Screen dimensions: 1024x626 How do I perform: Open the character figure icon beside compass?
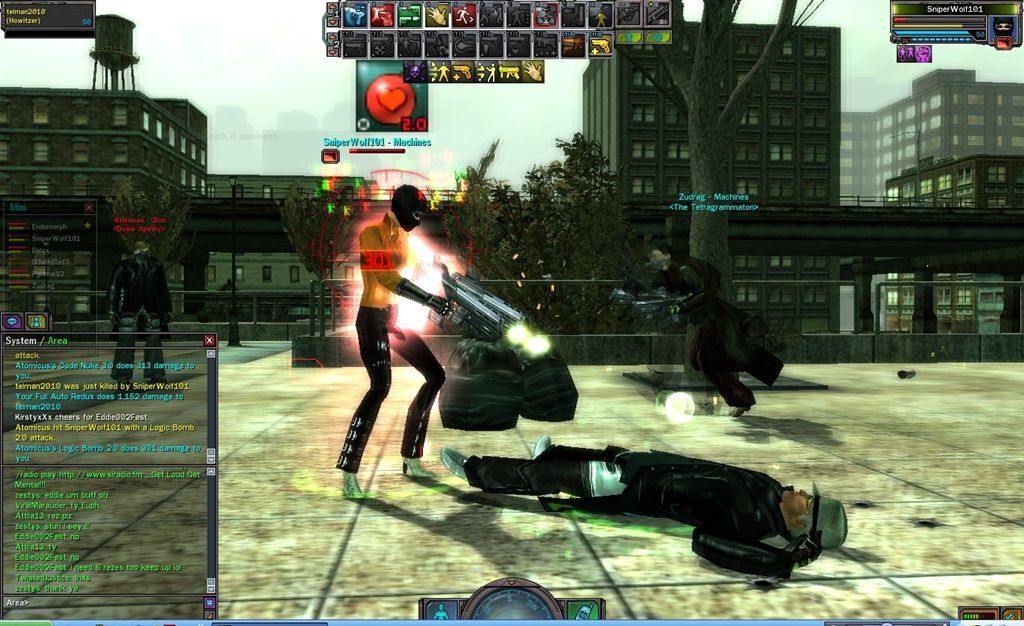[x=439, y=610]
